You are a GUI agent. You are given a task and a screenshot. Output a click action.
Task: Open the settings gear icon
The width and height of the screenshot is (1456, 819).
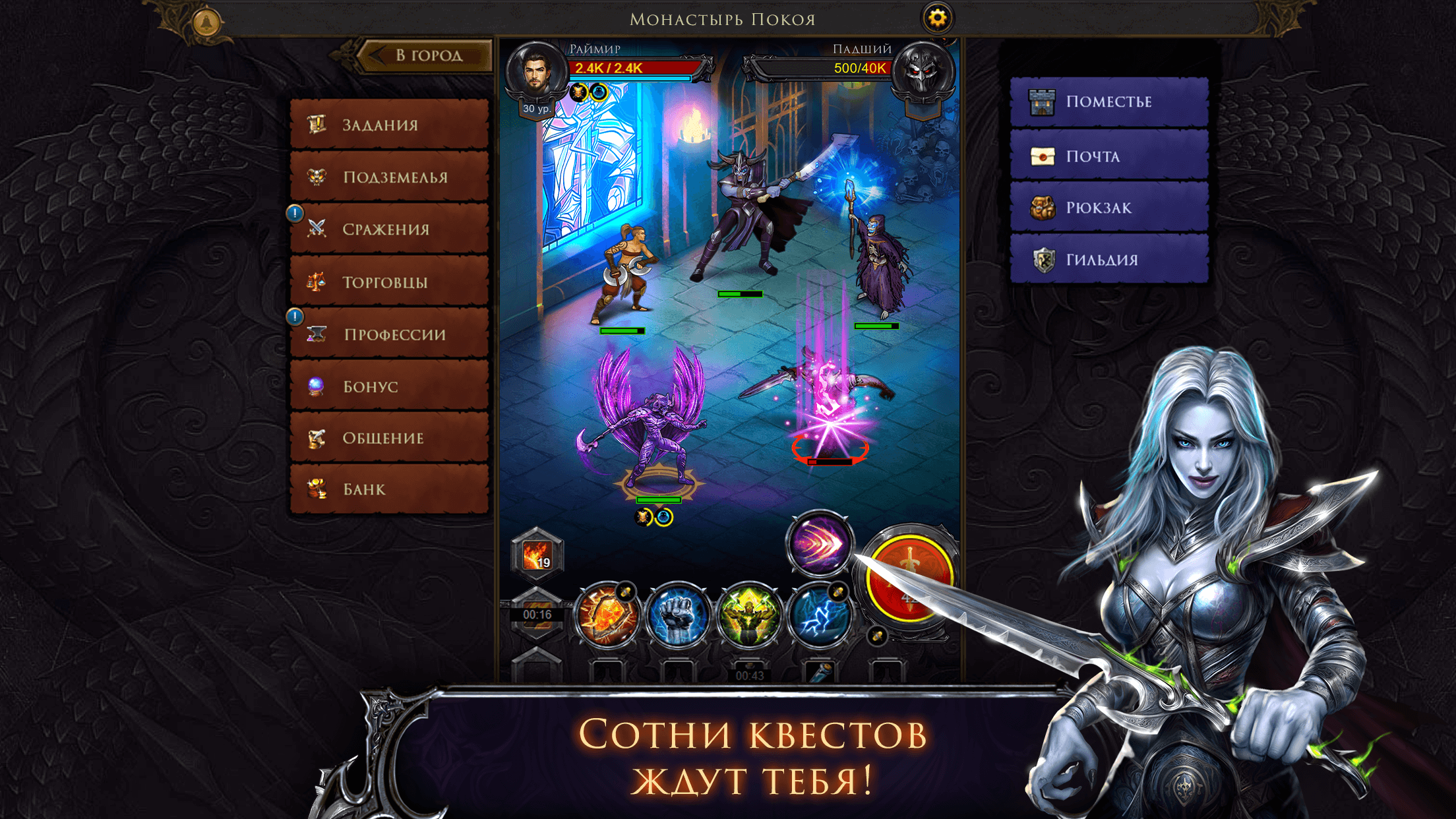click(936, 18)
